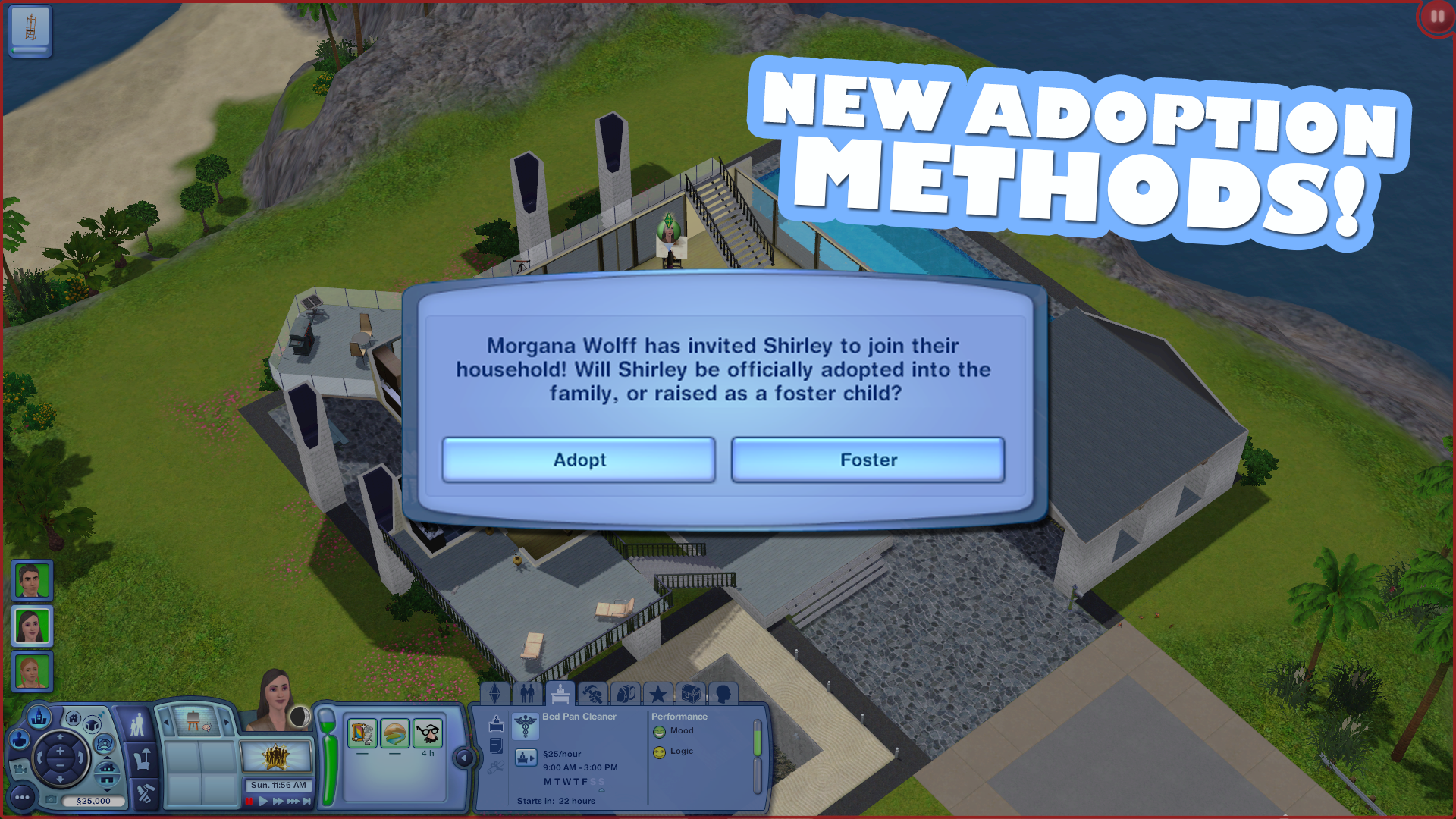Viewport: 1456px width, 819px height.
Task: Open the Simology head tab
Action: click(x=723, y=695)
